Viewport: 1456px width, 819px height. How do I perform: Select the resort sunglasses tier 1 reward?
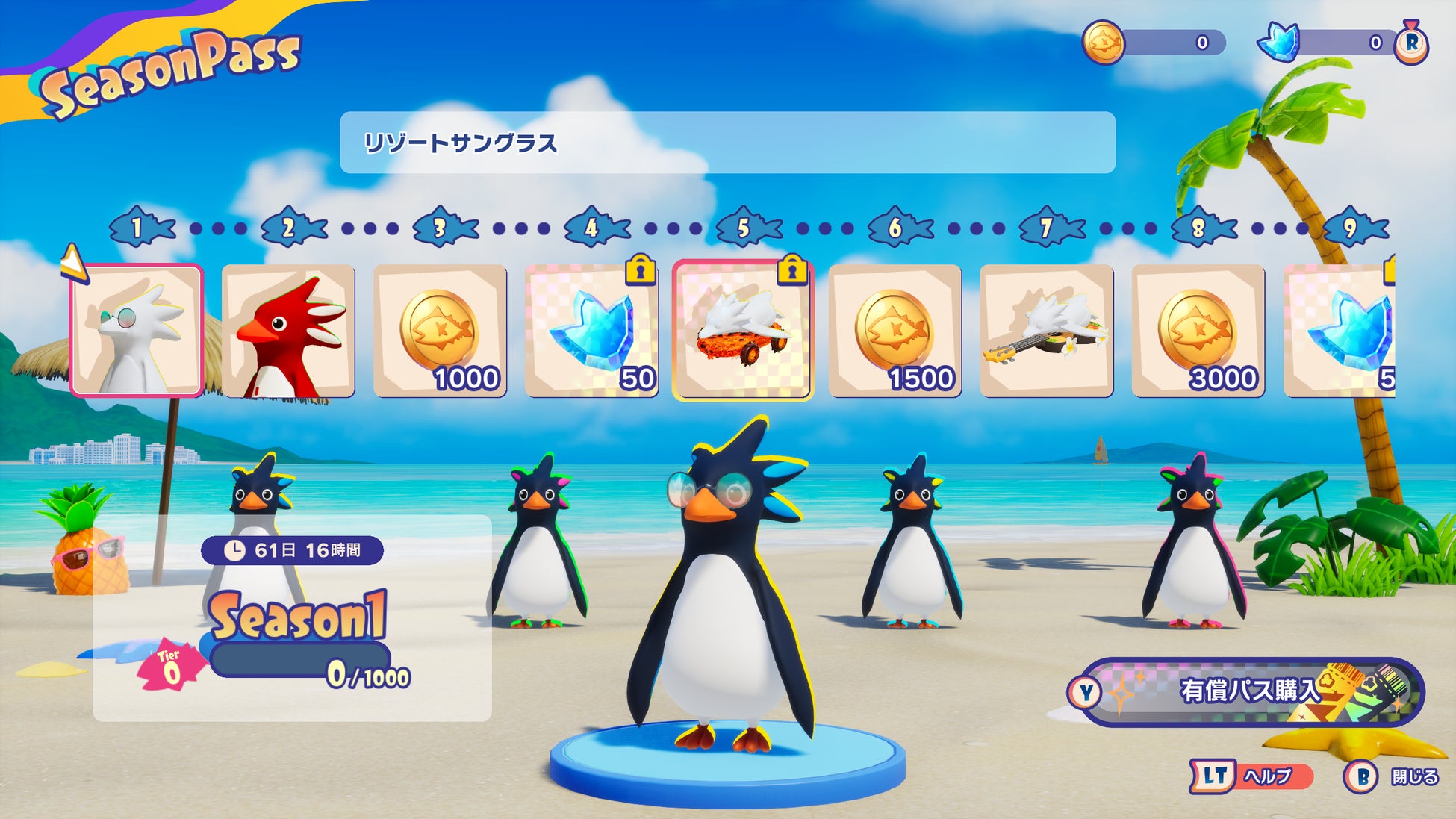[x=137, y=330]
